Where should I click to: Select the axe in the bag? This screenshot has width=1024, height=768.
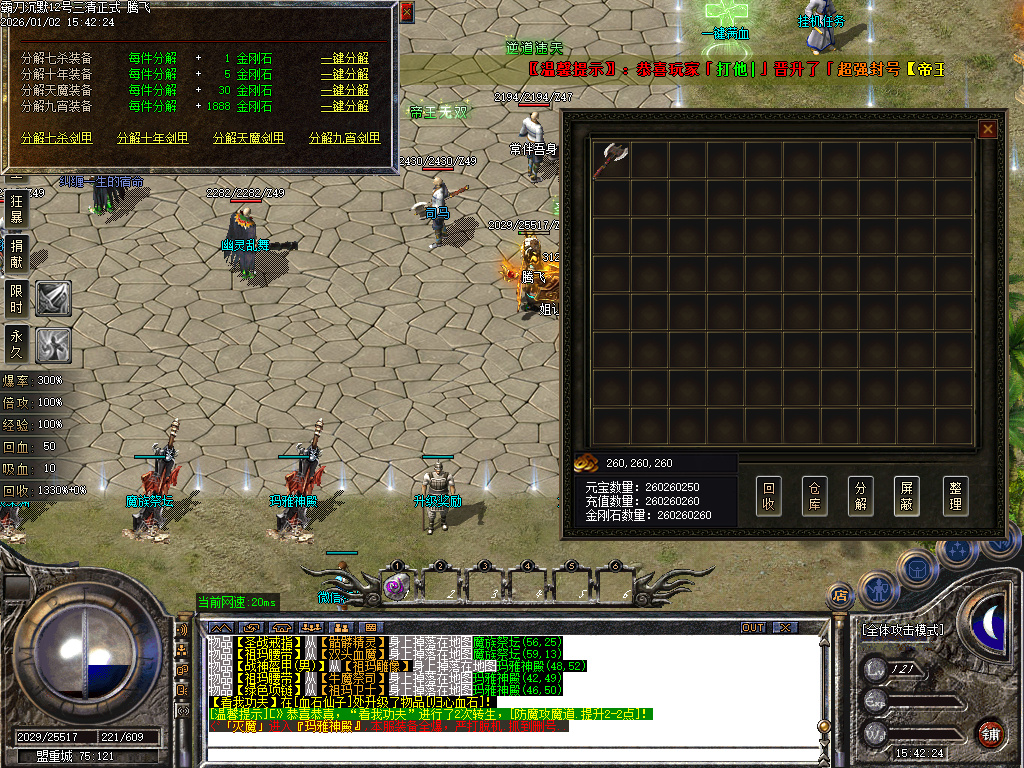[x=610, y=160]
